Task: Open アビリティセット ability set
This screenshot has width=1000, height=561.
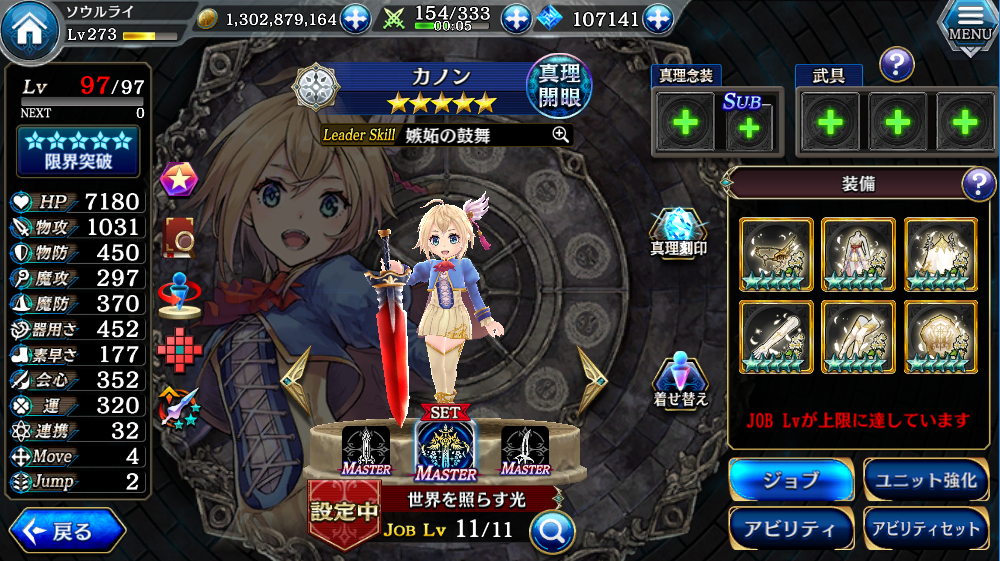Action: (926, 529)
